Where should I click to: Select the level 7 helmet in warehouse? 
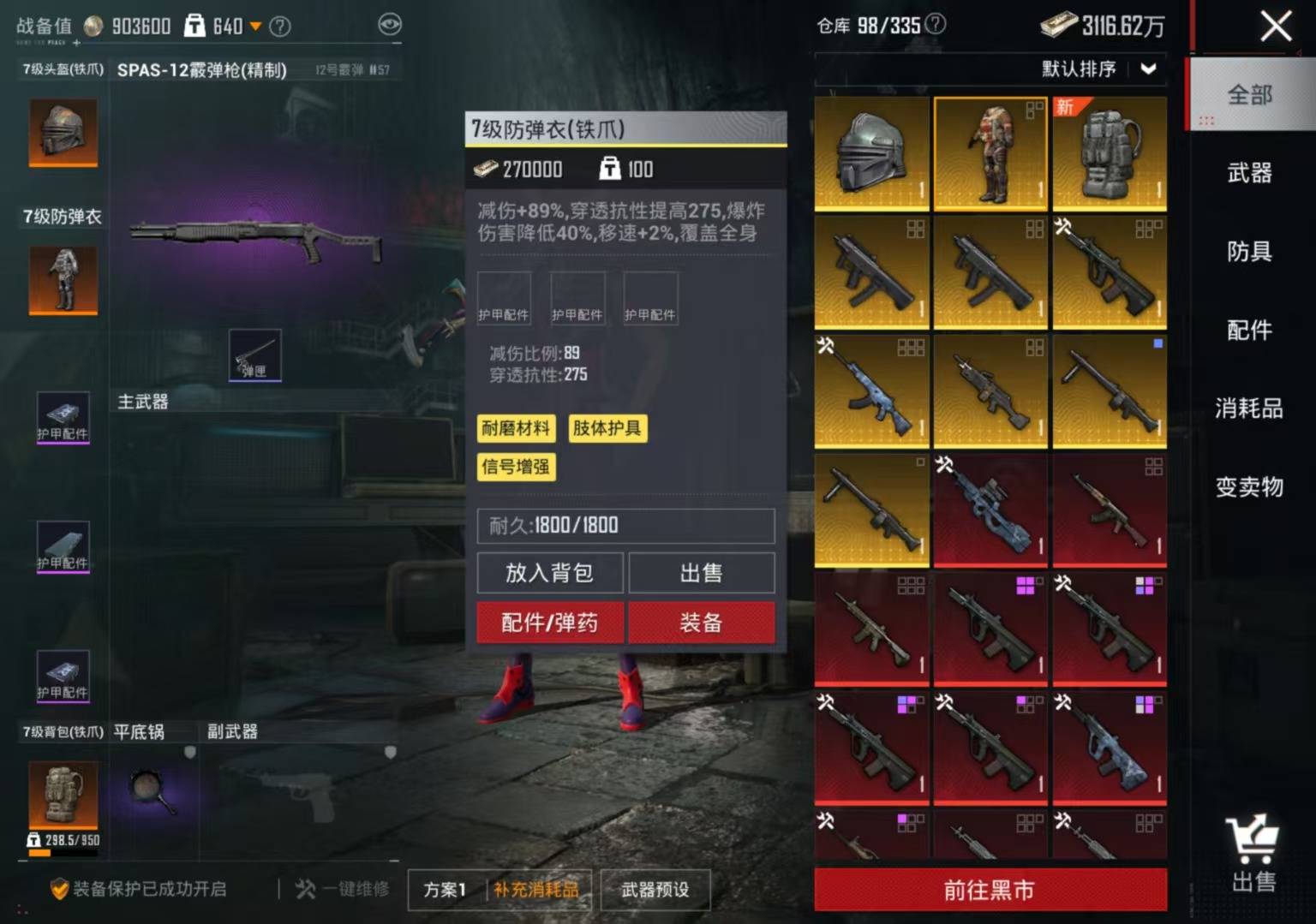[871, 153]
